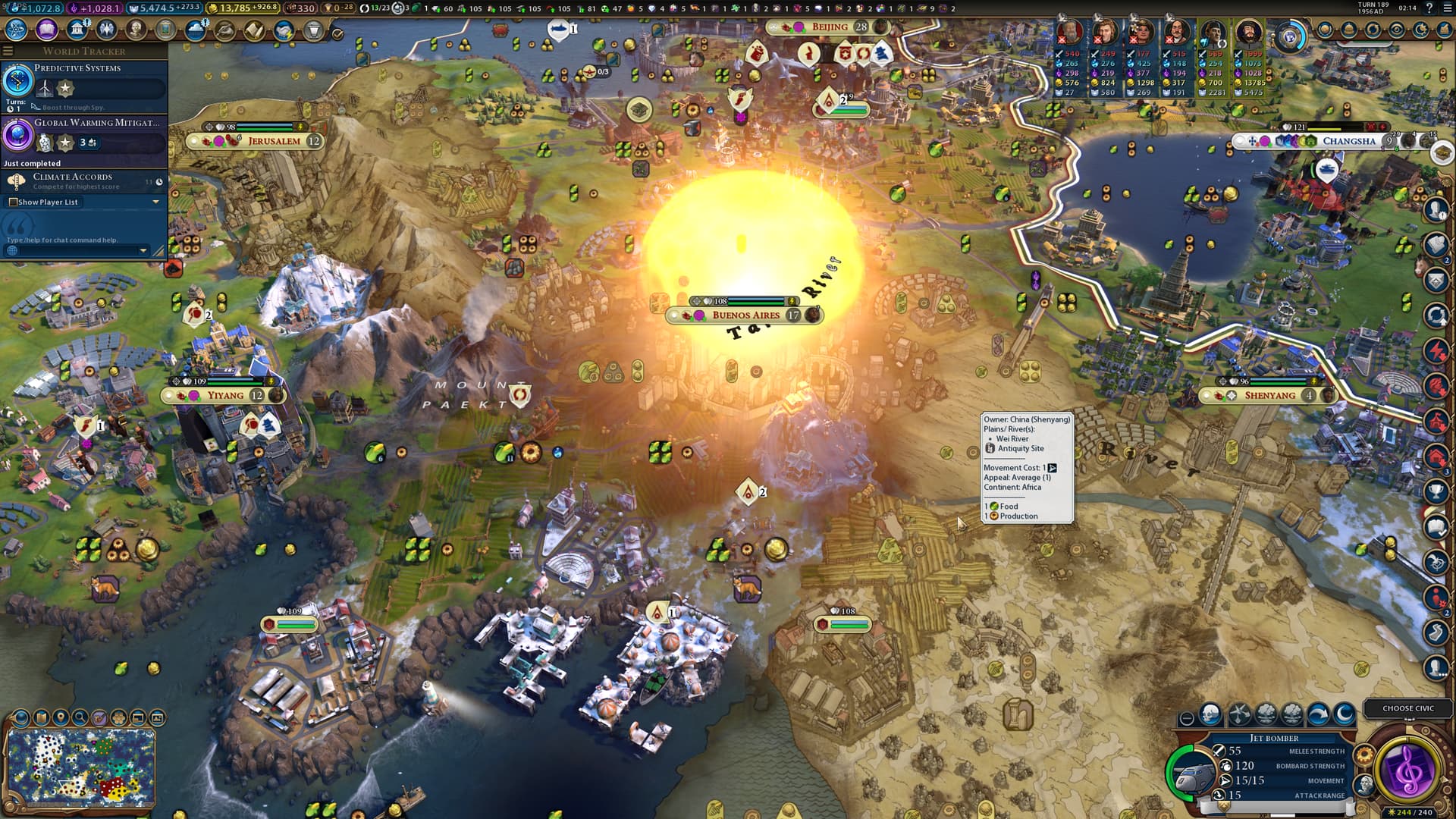The image size is (1456, 819).
Task: Click the Choose Civic notification button
Action: point(1407,708)
